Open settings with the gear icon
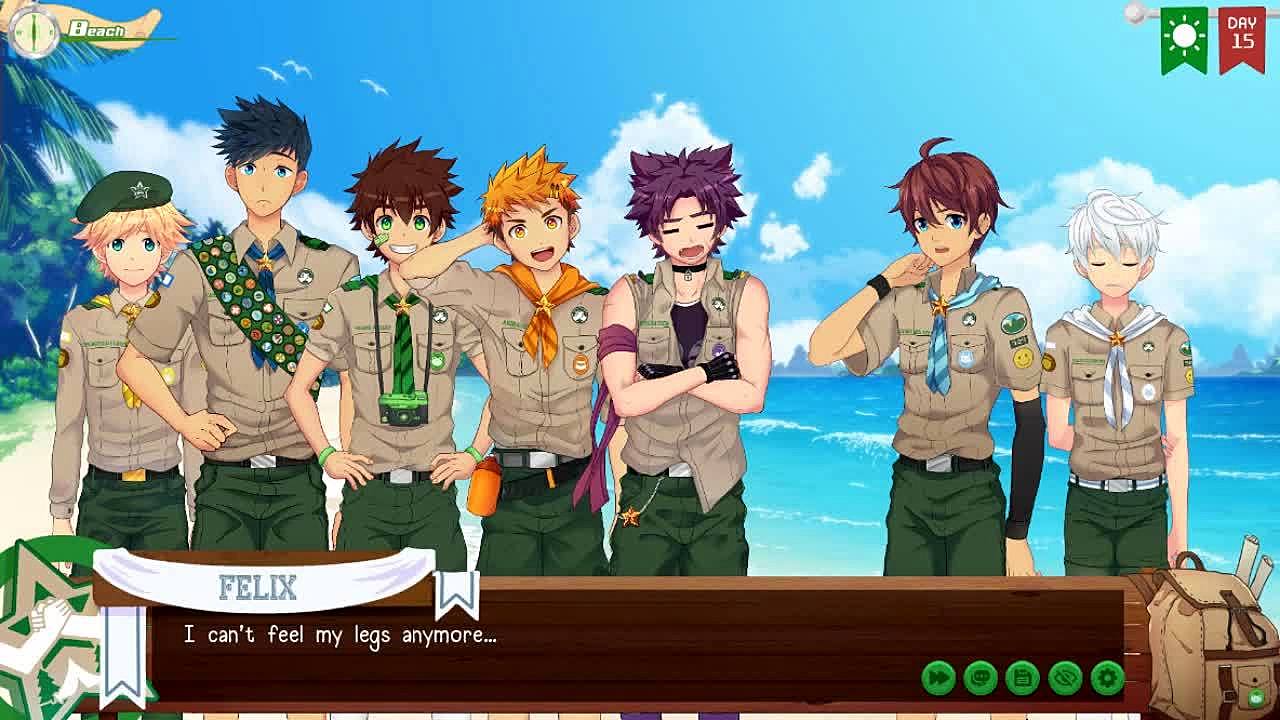The image size is (1280, 720). (x=1107, y=678)
